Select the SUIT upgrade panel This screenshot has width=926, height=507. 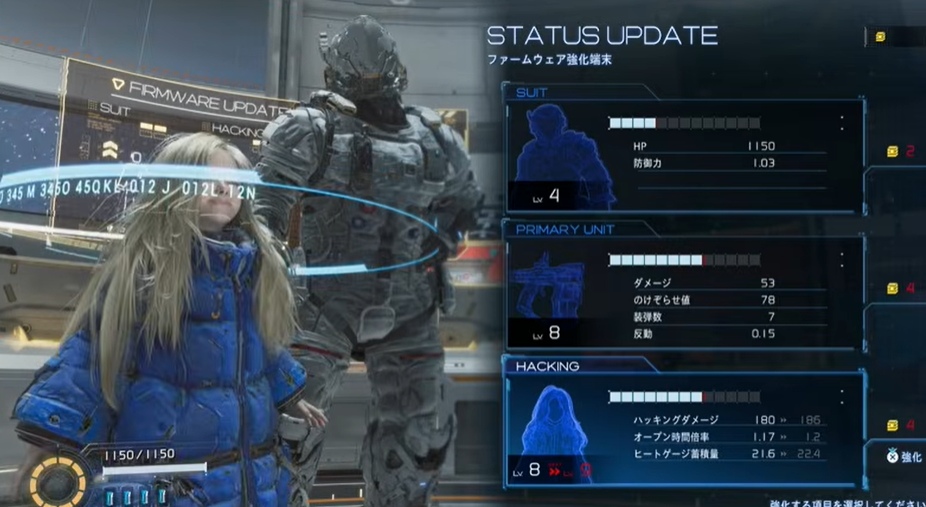click(683, 154)
